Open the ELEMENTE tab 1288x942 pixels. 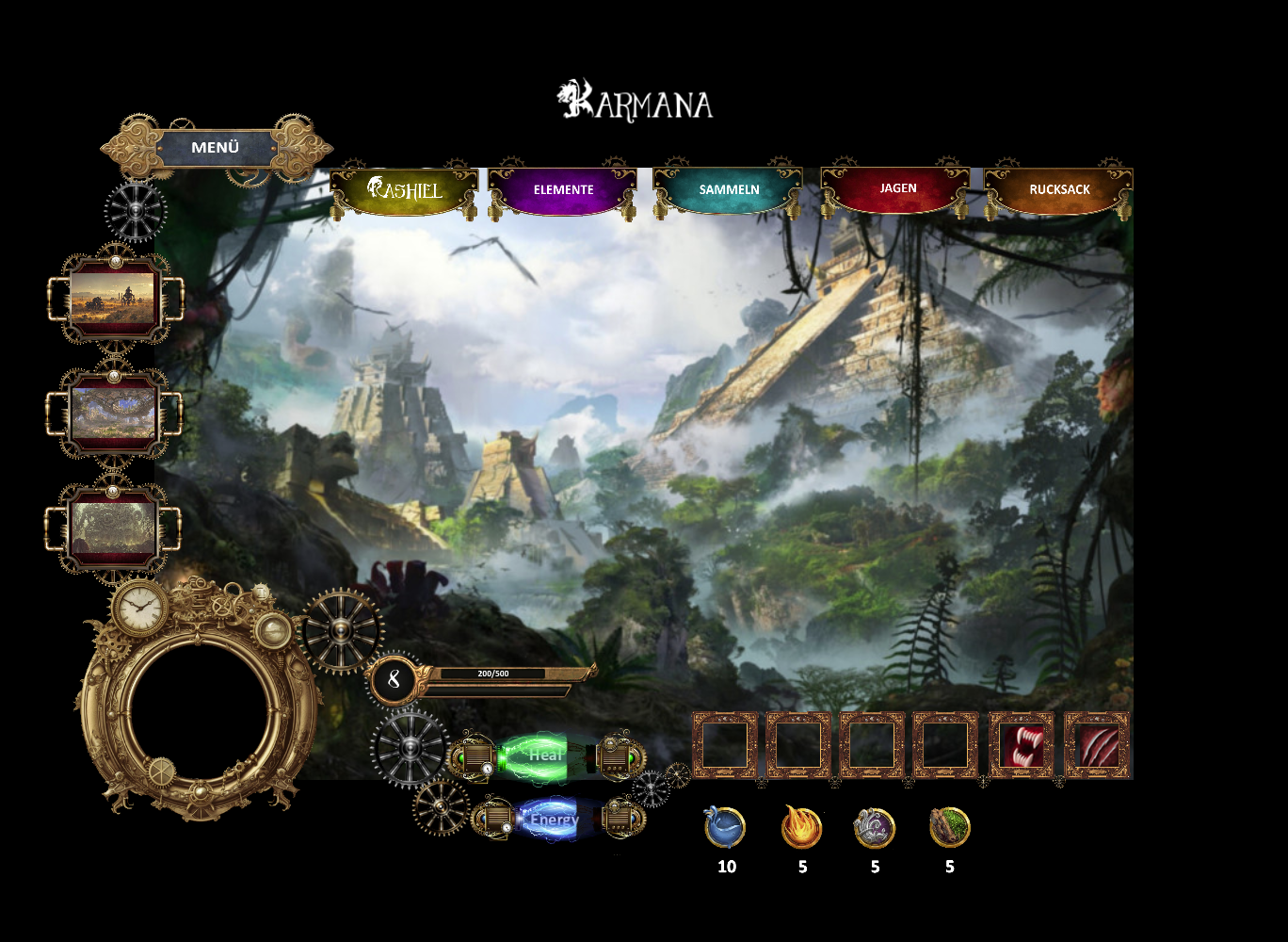click(563, 189)
